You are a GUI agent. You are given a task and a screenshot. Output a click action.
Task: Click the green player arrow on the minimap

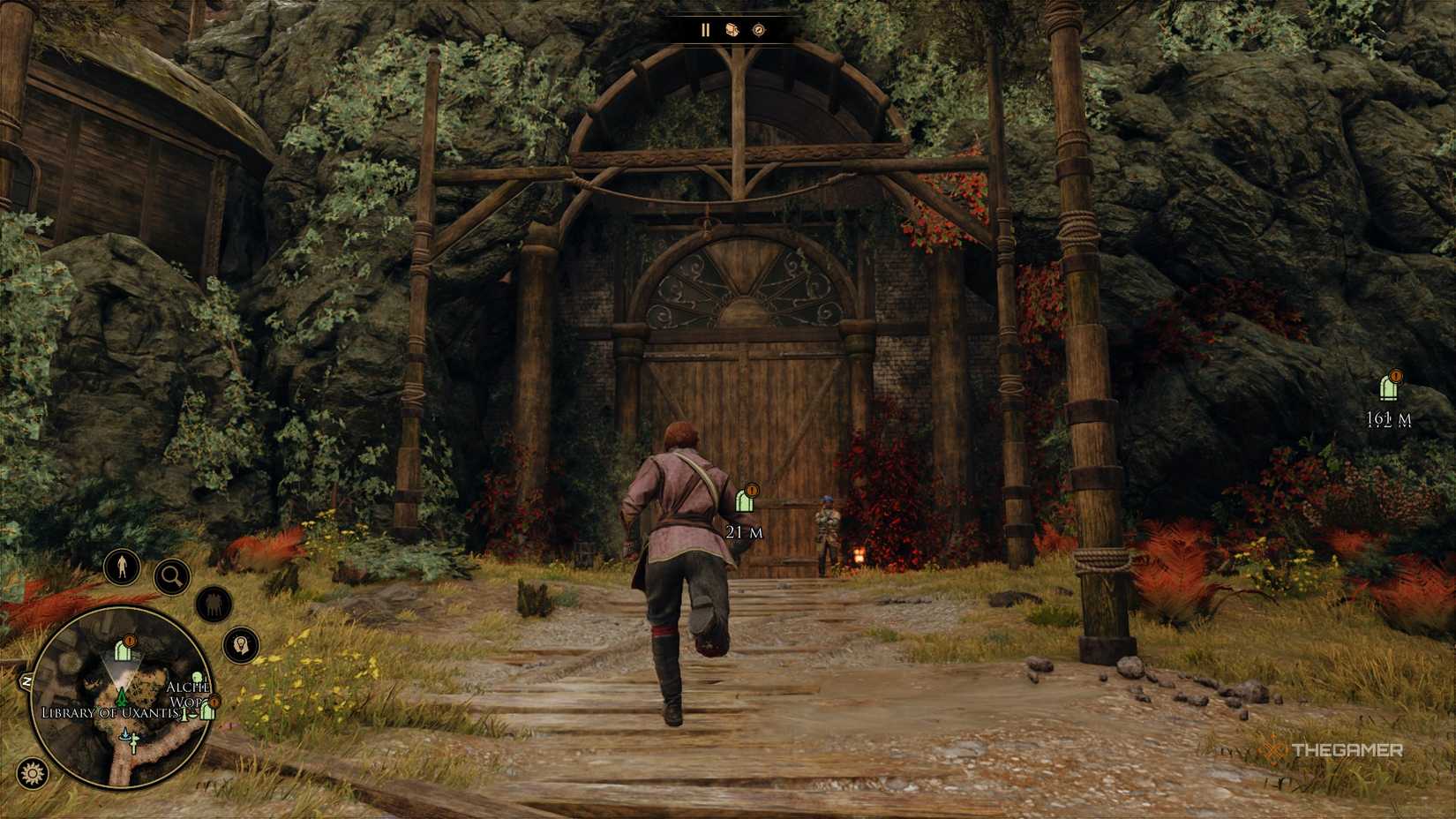tap(122, 696)
